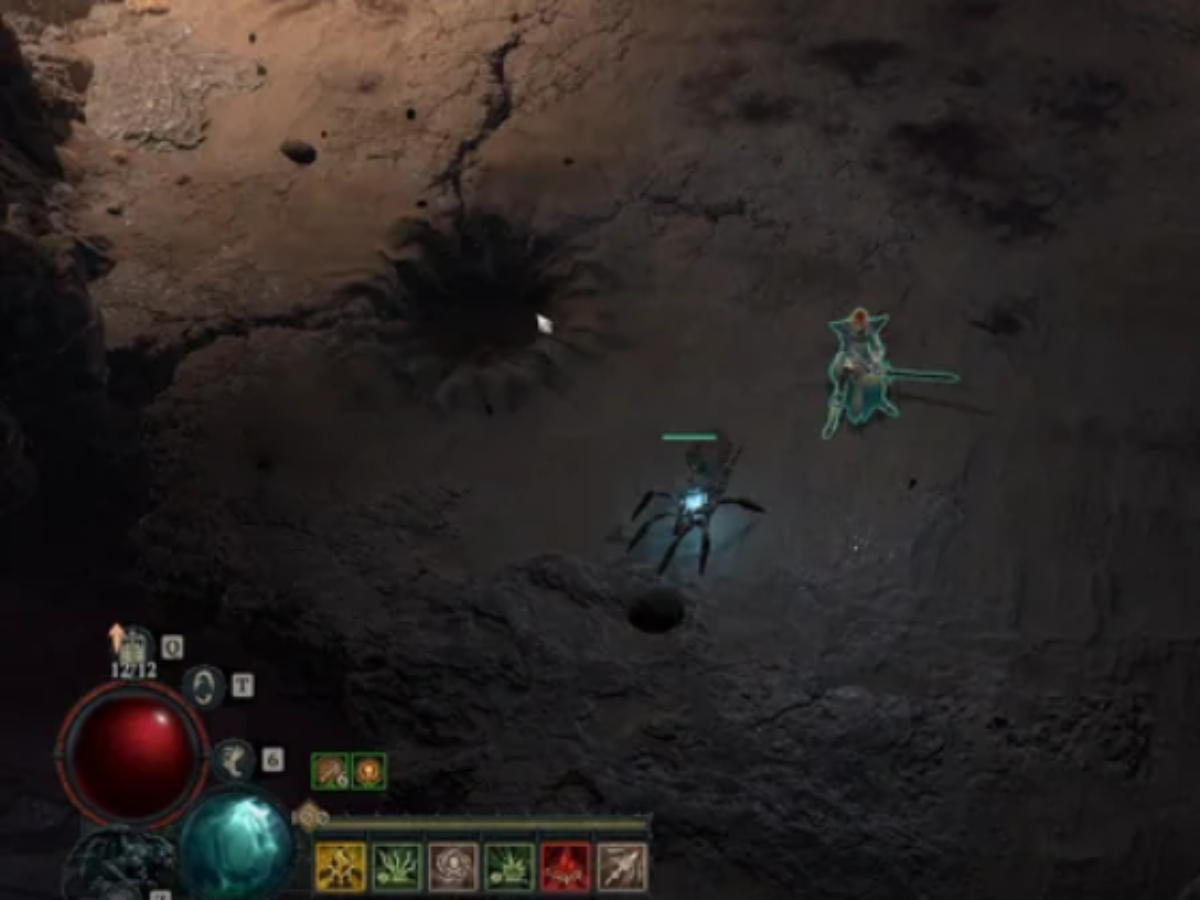Inspect the orange flower buff icon
This screenshot has height=900, width=1200.
pos(368,771)
